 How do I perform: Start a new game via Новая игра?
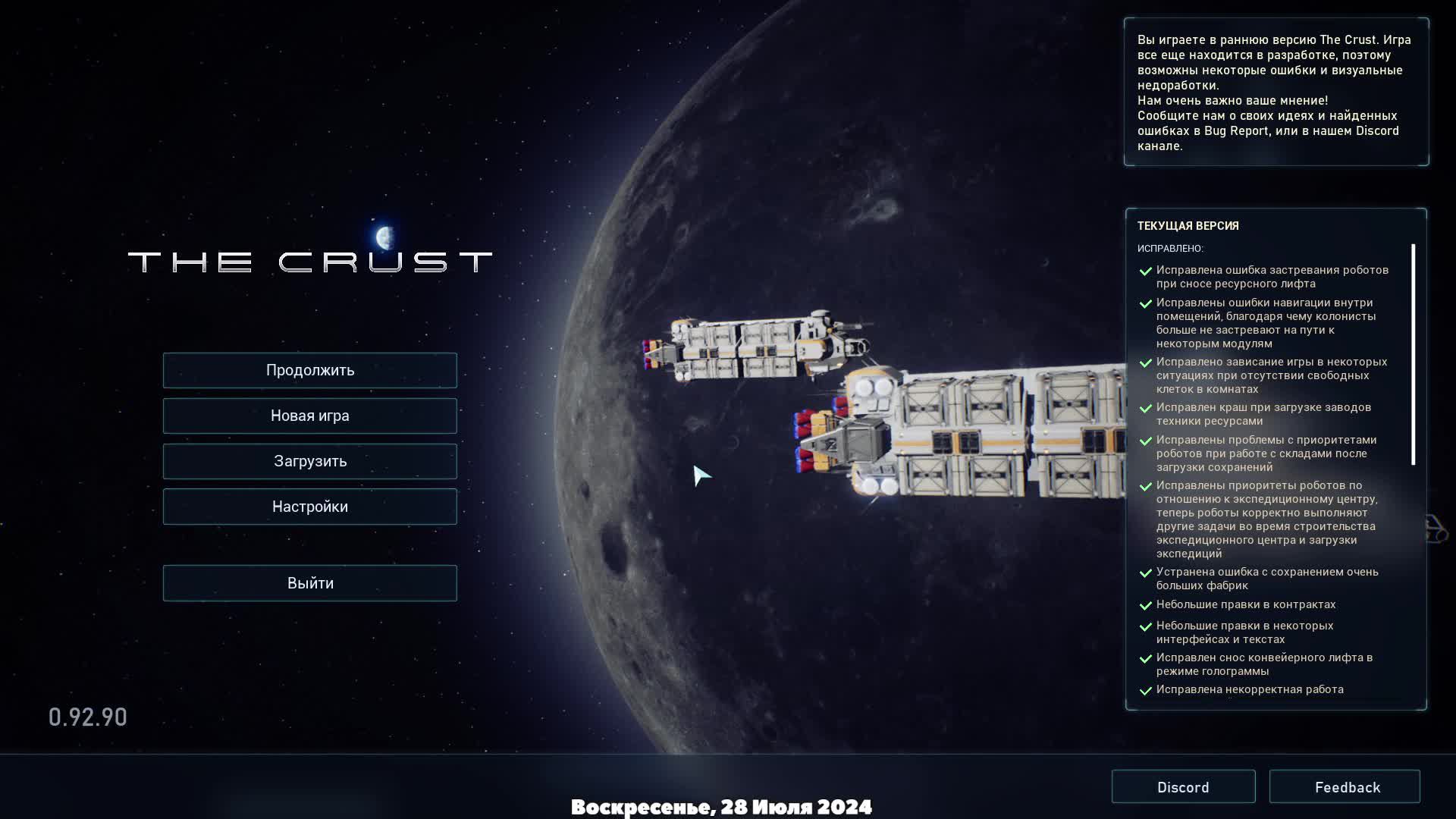(x=309, y=416)
